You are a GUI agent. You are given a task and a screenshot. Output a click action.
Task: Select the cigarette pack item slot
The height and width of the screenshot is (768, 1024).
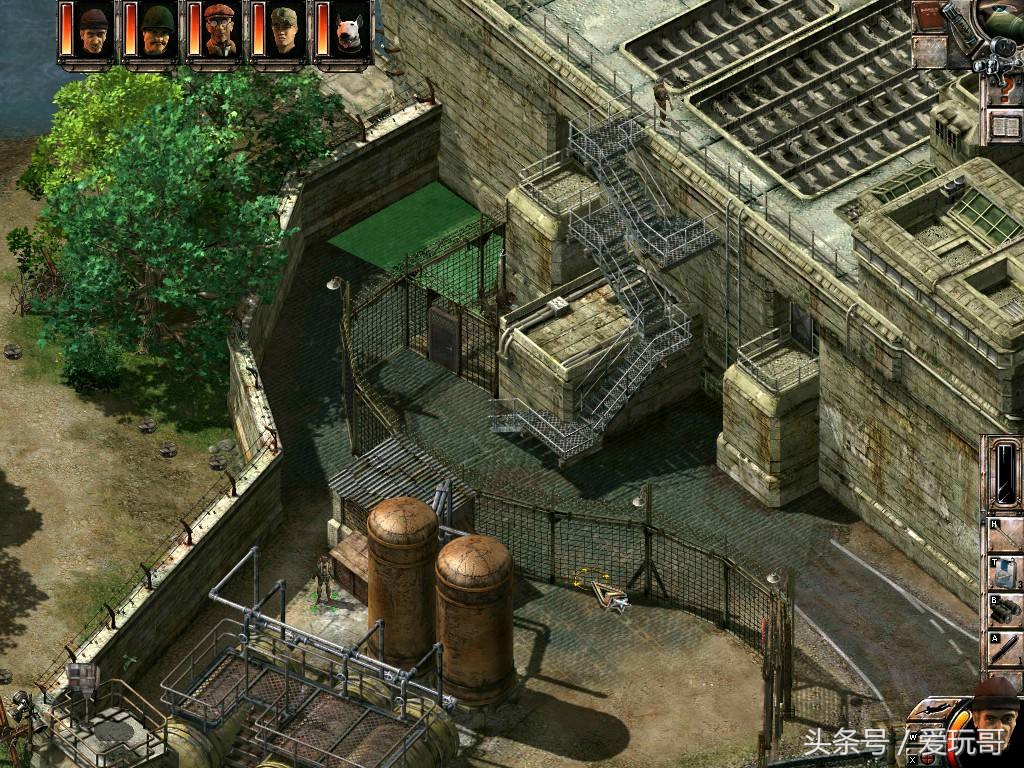tap(1004, 572)
